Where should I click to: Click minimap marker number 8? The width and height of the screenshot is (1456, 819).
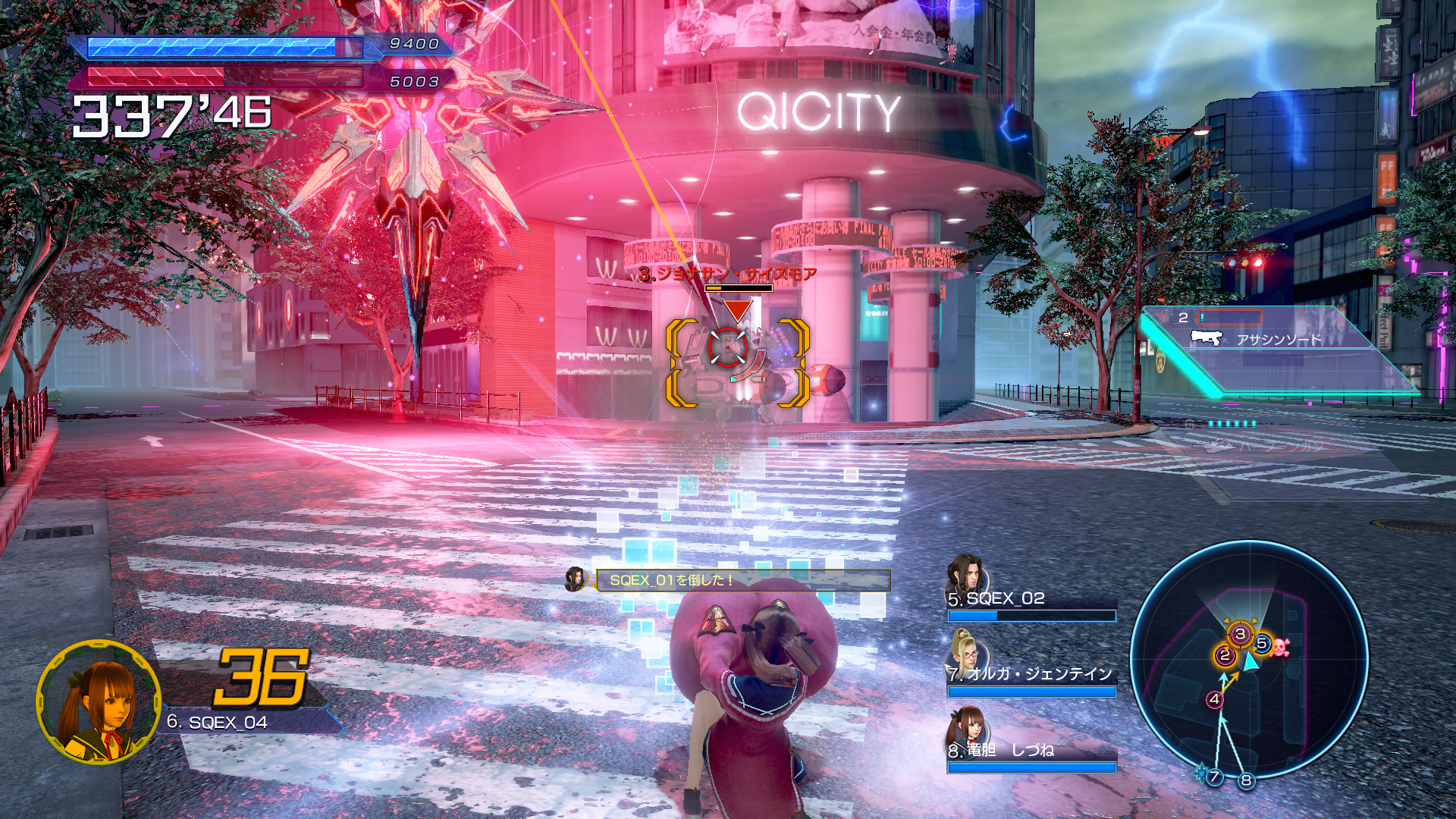click(x=1246, y=780)
